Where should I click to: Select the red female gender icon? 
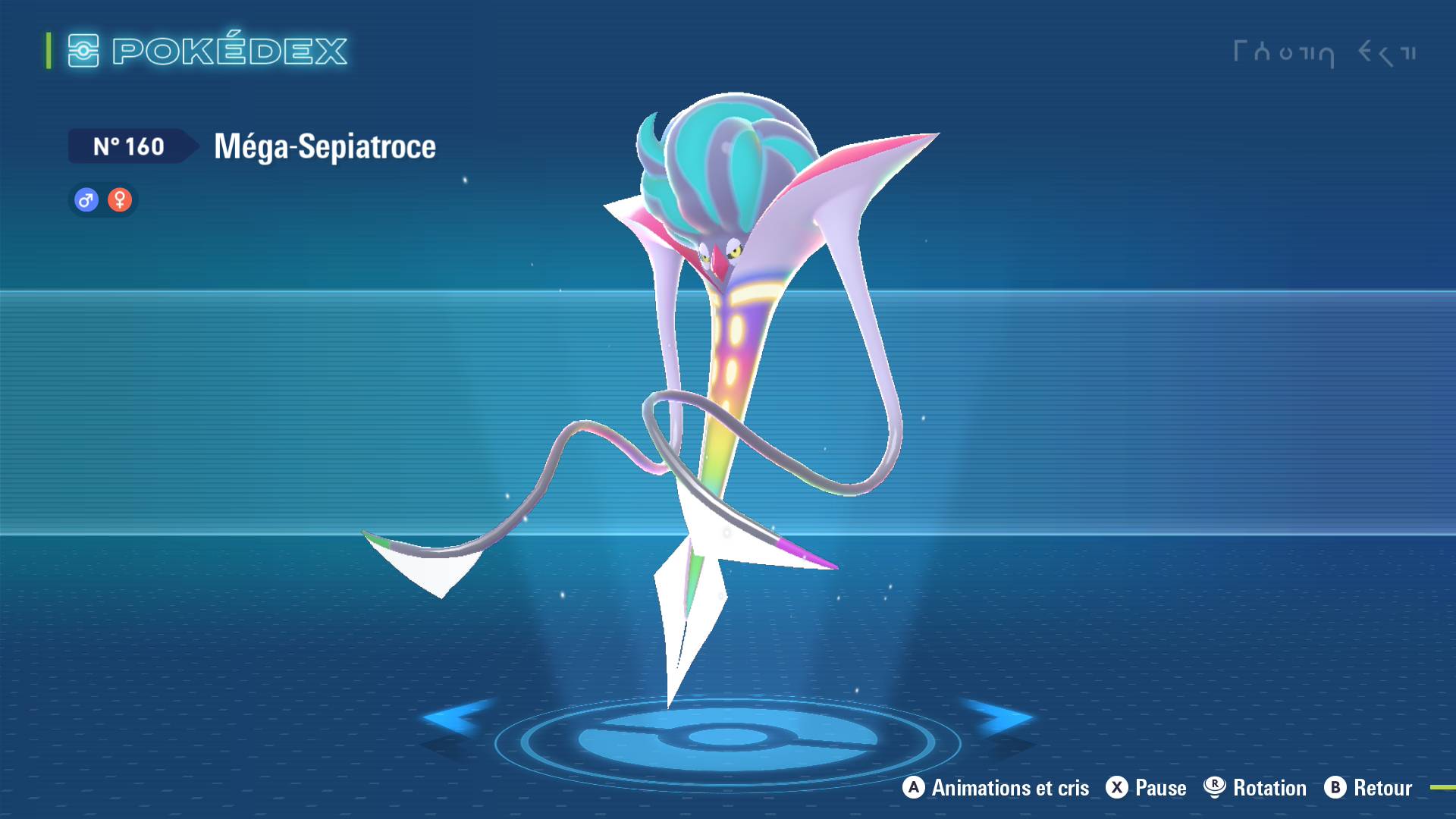[x=120, y=200]
